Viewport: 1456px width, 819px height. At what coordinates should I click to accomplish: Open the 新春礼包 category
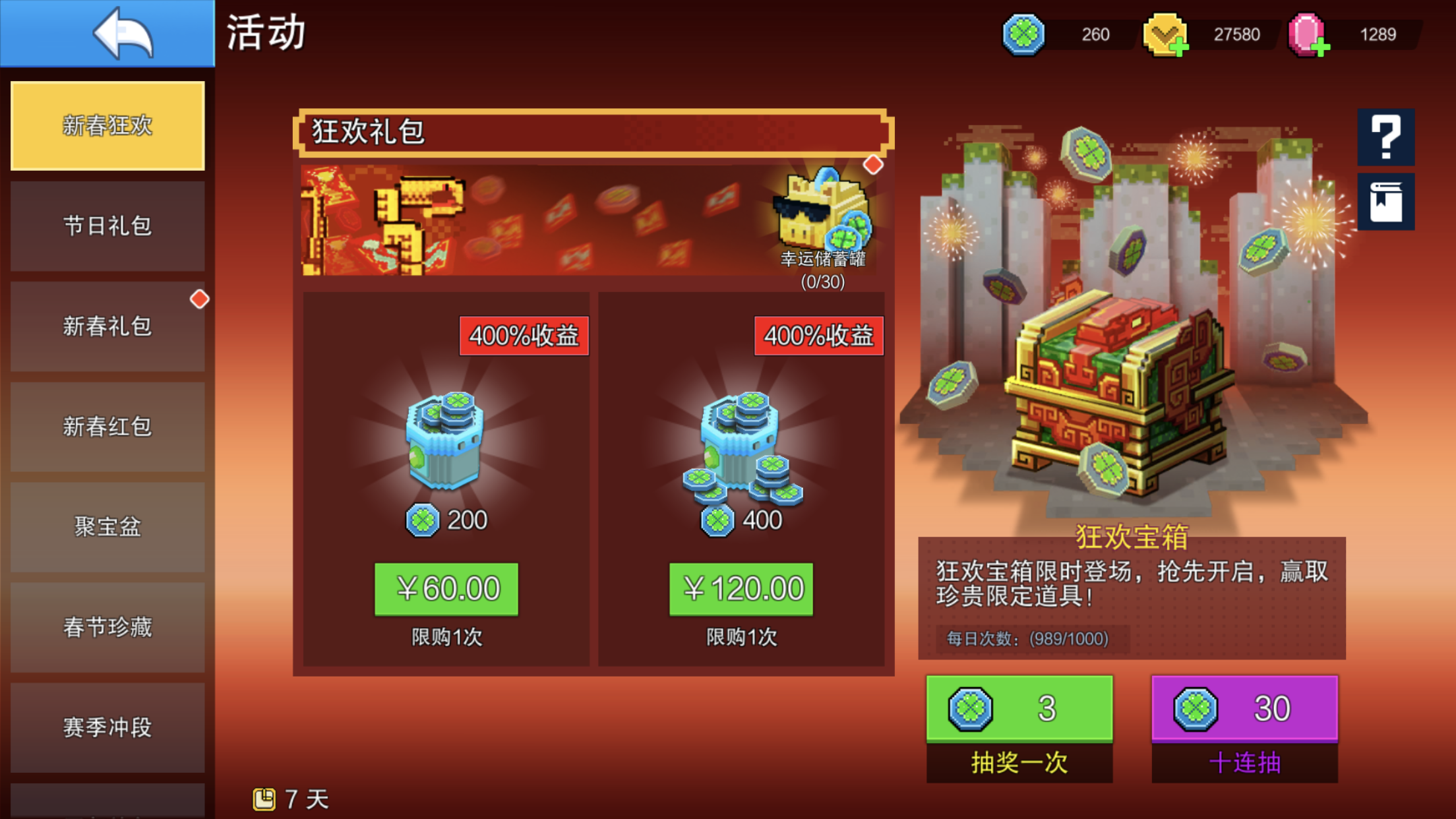click(107, 326)
